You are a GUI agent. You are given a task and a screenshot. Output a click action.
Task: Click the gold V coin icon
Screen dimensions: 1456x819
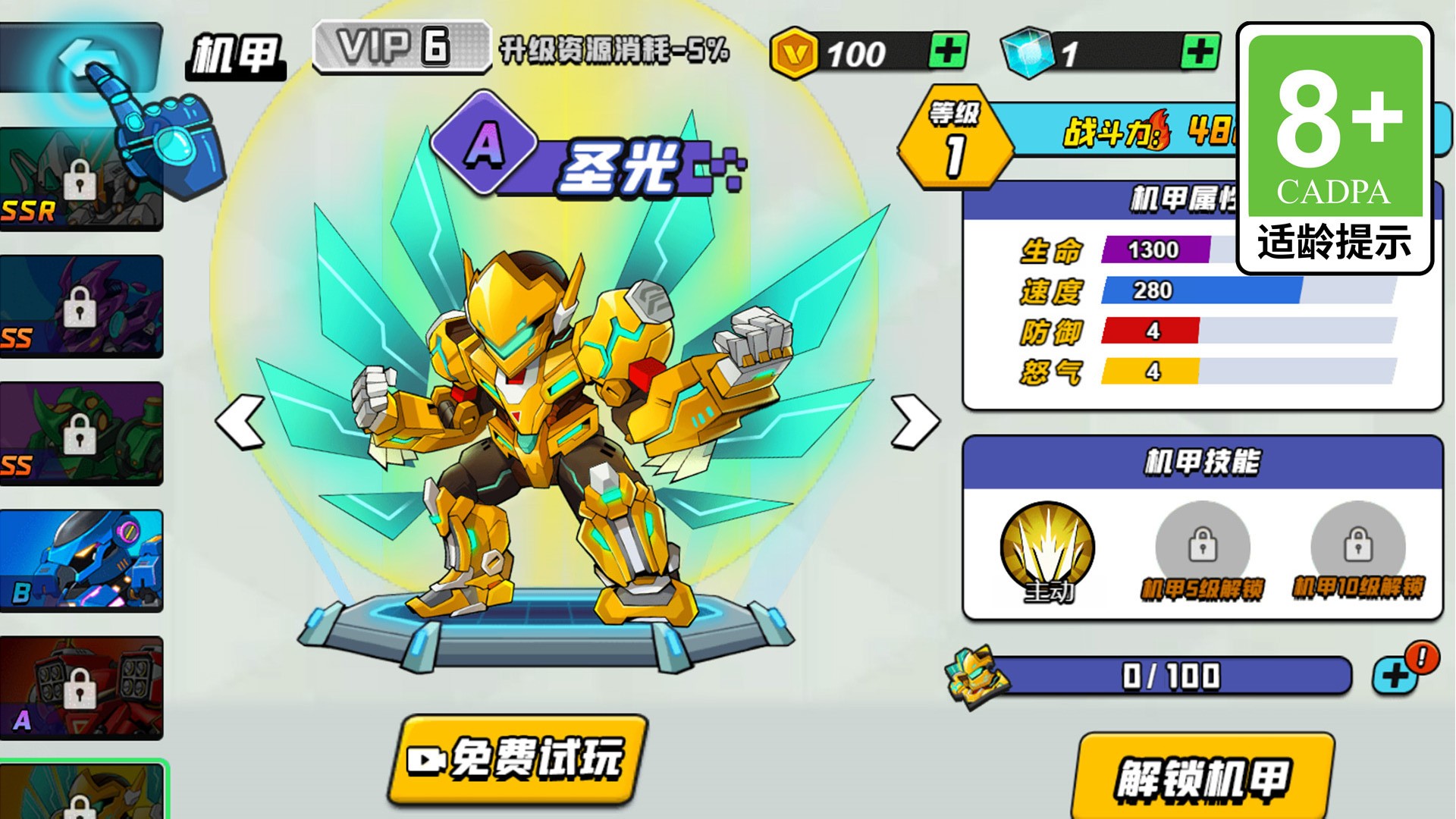pyautogui.click(x=796, y=52)
